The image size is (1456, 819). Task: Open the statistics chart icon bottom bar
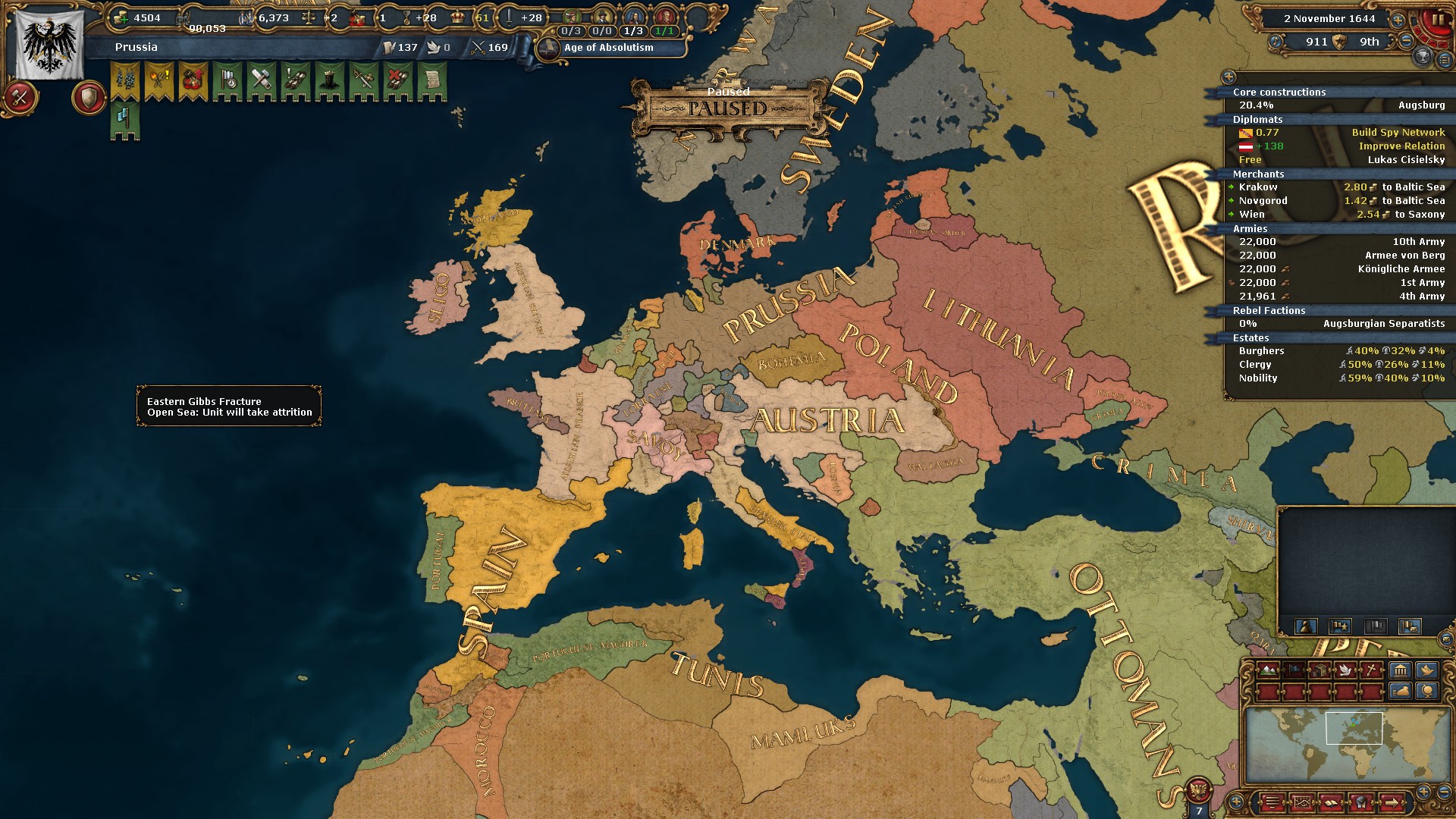click(x=1303, y=802)
